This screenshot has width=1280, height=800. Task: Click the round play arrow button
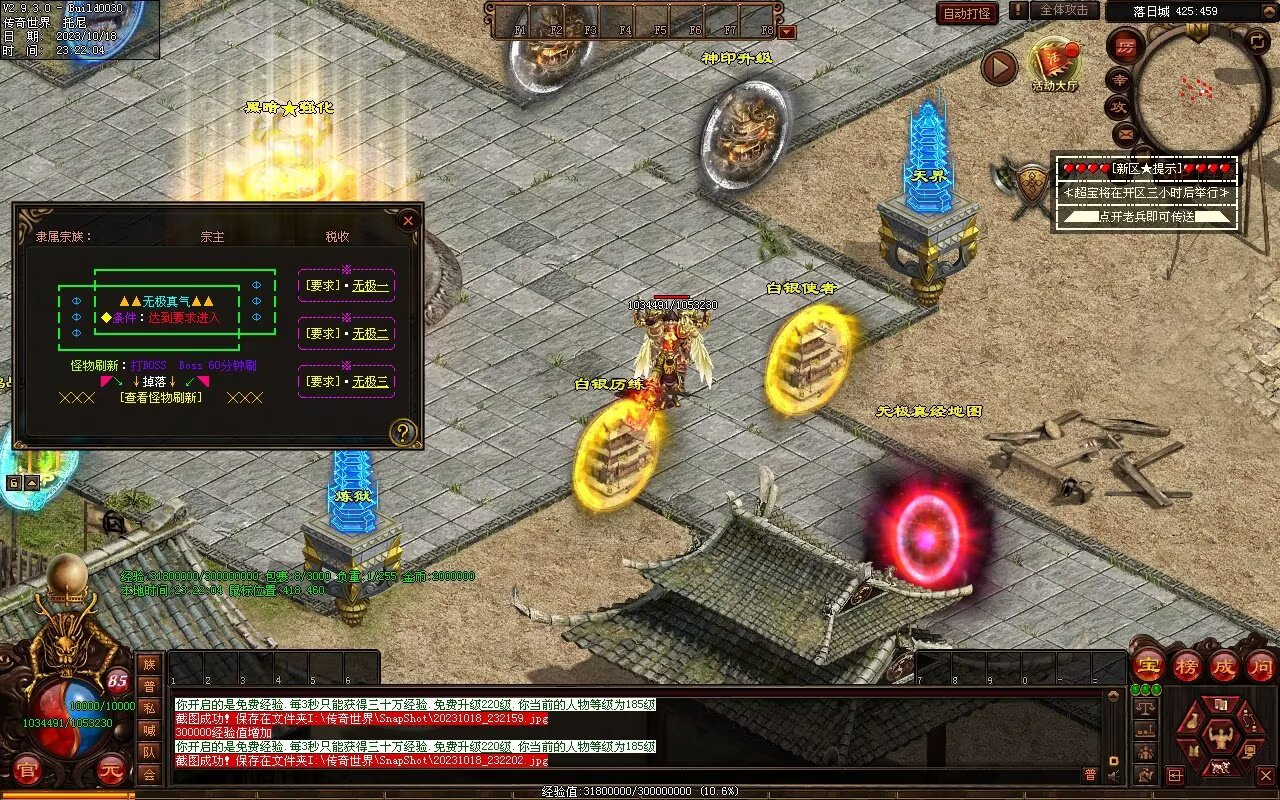tap(998, 68)
